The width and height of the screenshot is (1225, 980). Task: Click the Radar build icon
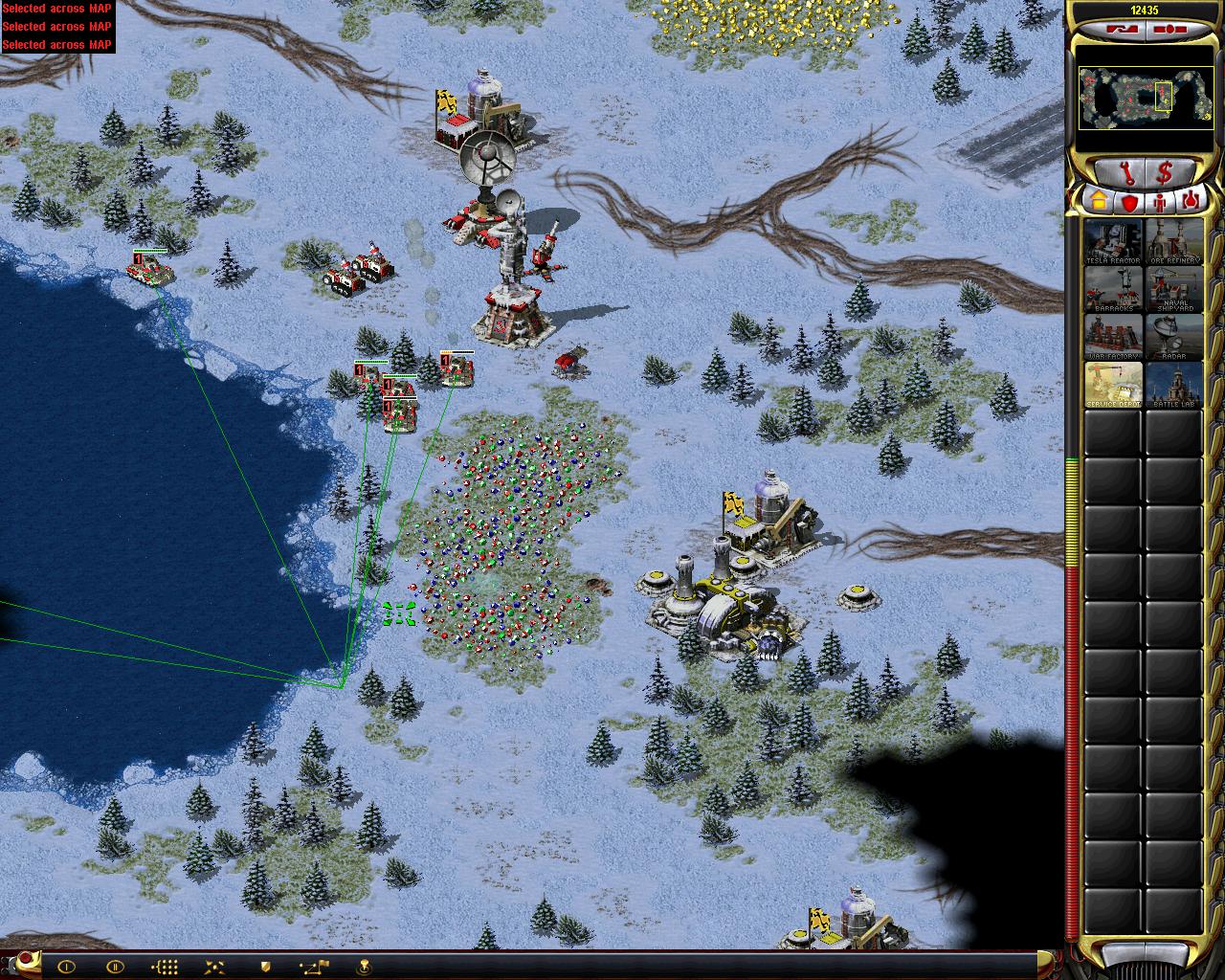coord(1173,337)
